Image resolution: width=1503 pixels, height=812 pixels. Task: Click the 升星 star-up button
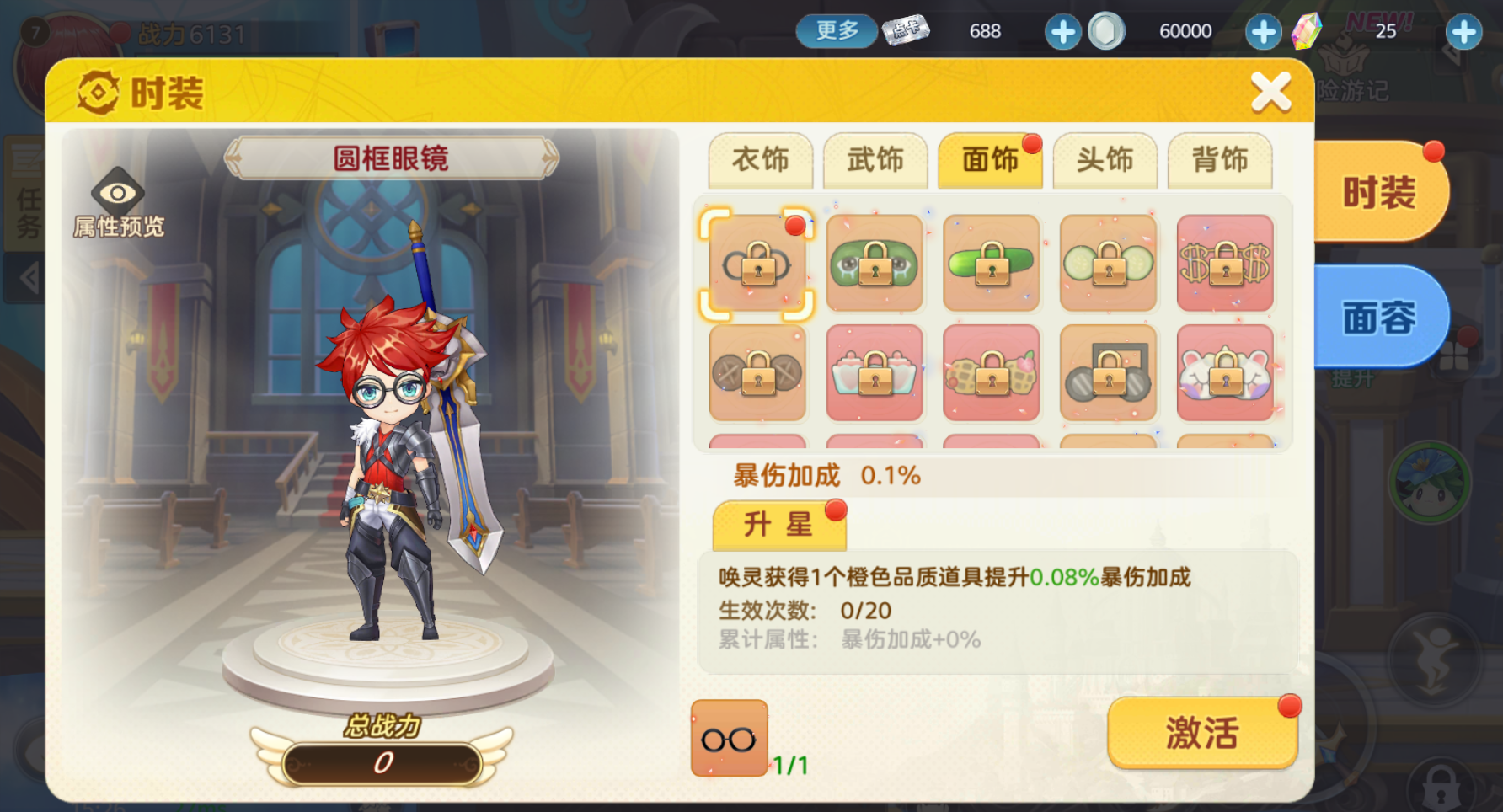[x=778, y=524]
